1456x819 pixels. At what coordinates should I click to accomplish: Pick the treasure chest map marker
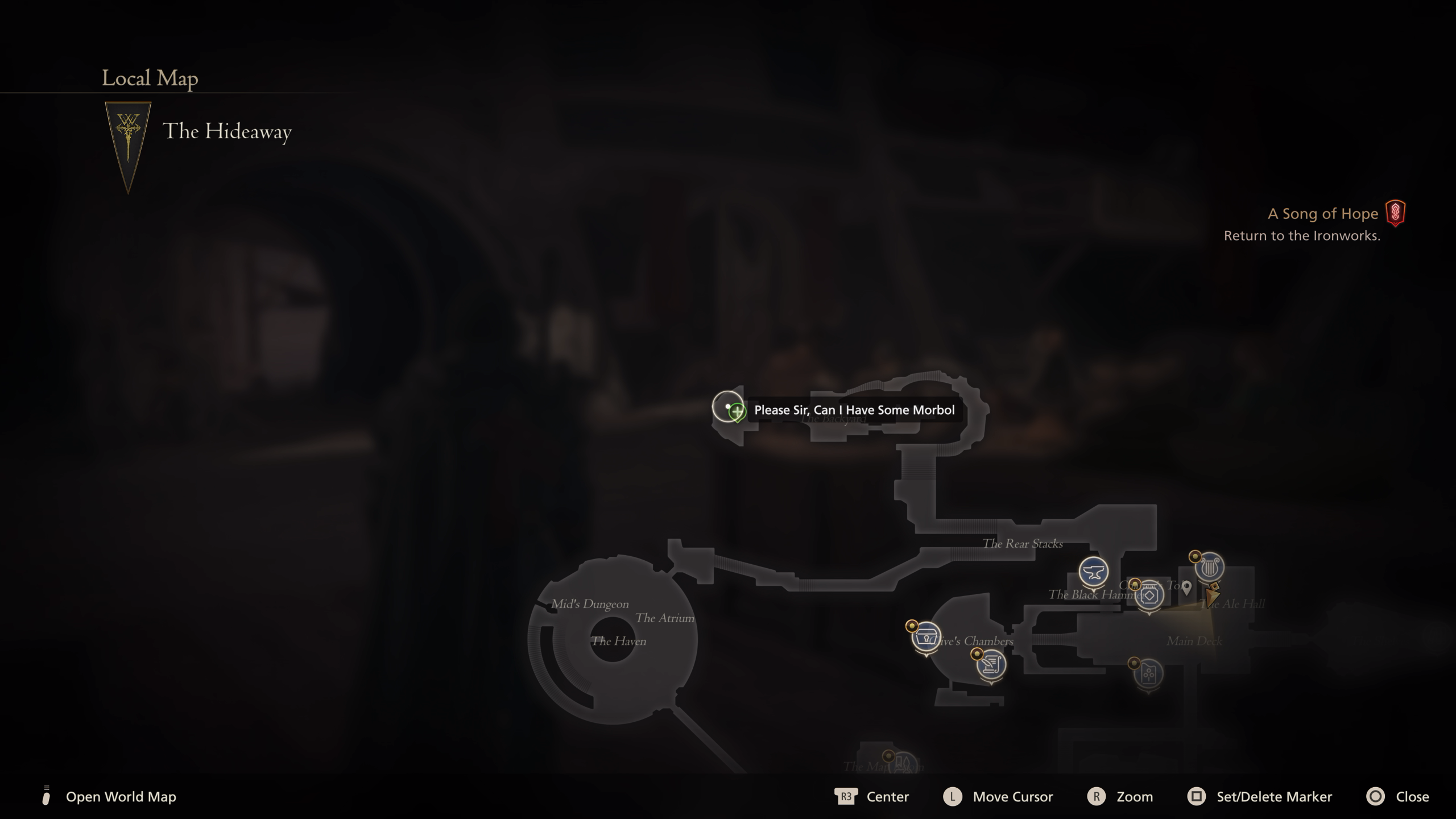[926, 637]
